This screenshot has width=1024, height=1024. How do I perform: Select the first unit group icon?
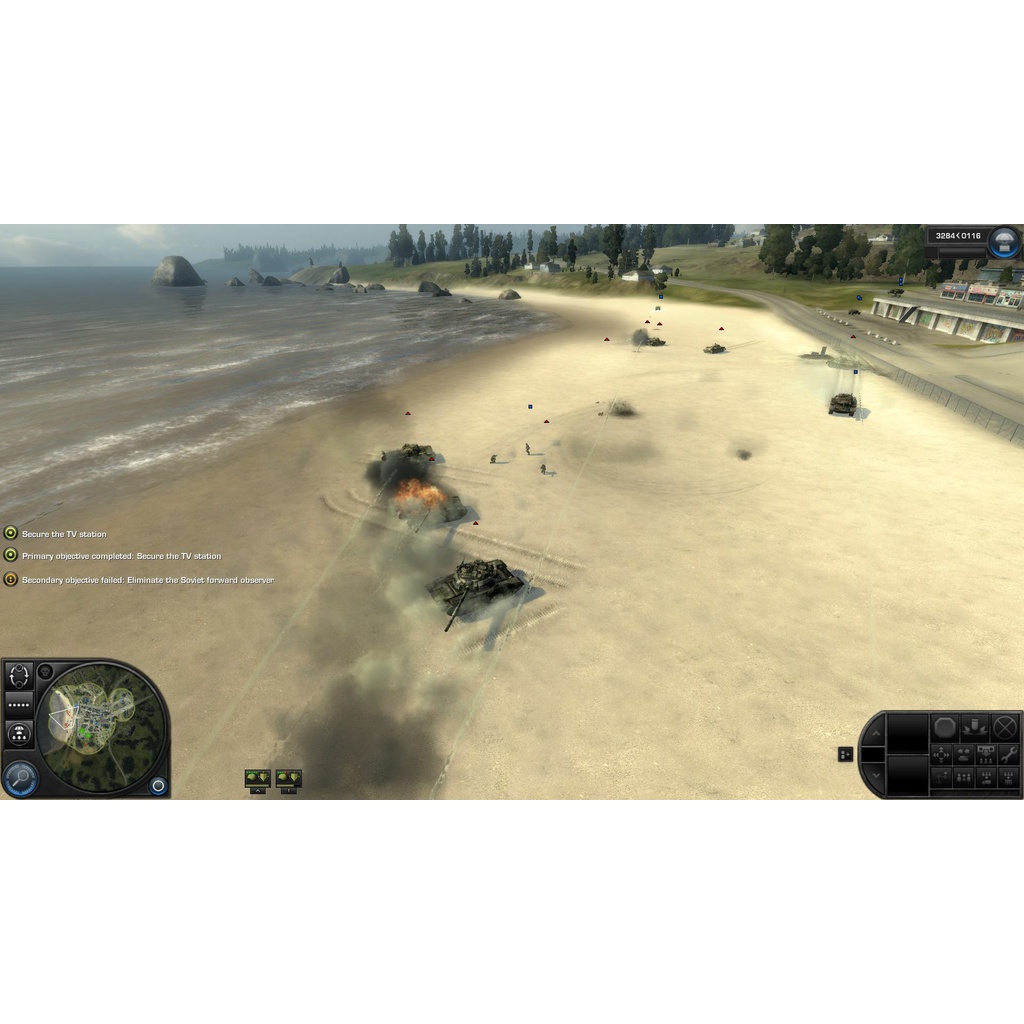click(x=258, y=778)
